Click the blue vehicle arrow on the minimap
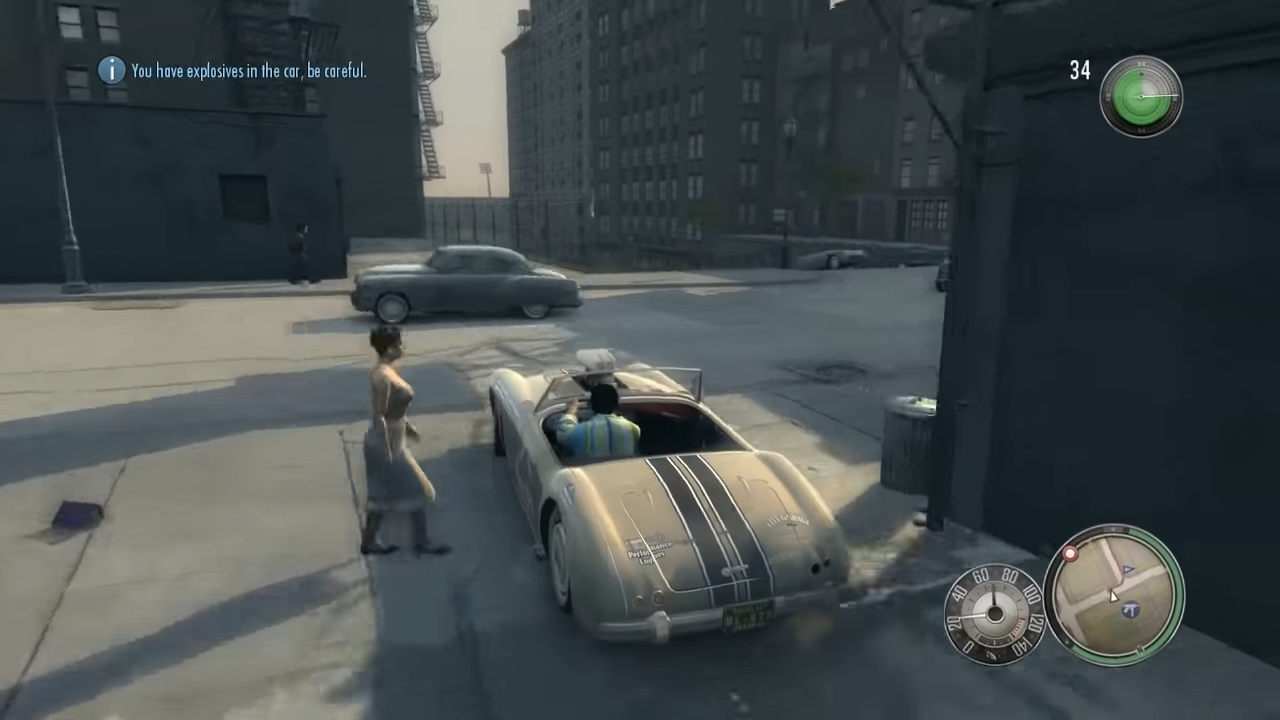 1126,569
